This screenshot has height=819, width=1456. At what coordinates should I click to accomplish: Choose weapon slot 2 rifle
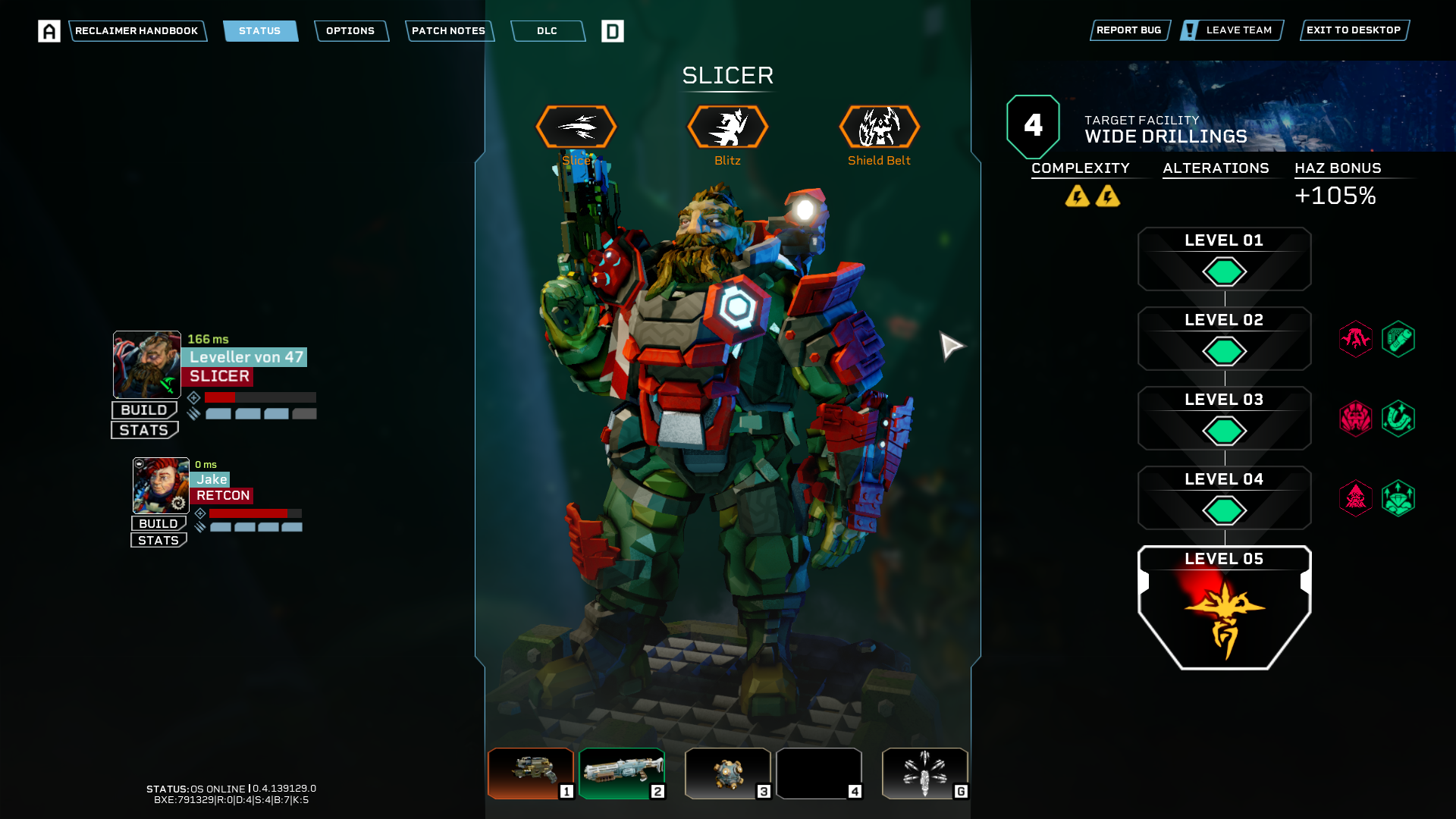click(x=622, y=773)
